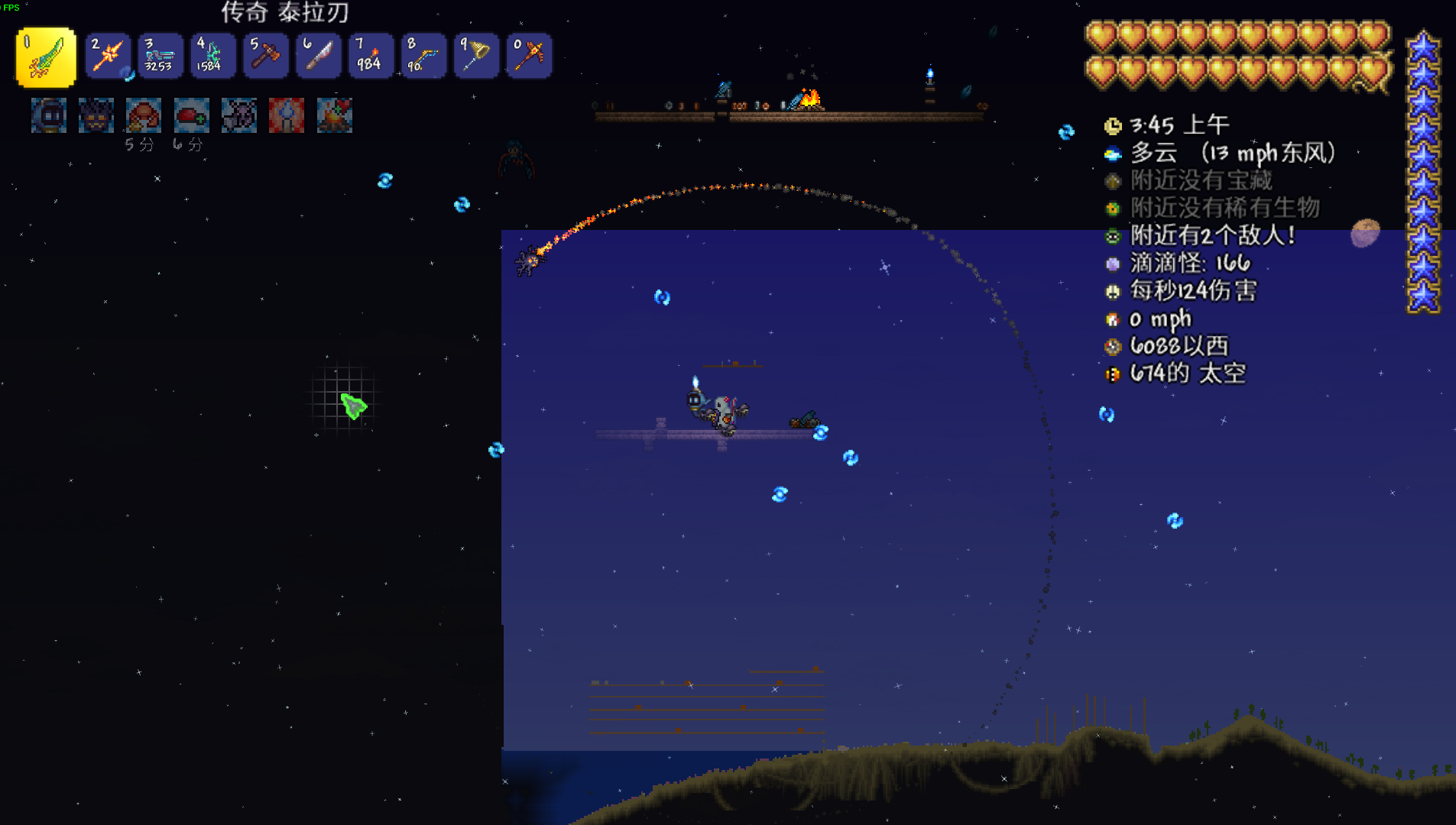Switch to the bow in slot 4
The width and height of the screenshot is (1456, 825).
(x=212, y=56)
